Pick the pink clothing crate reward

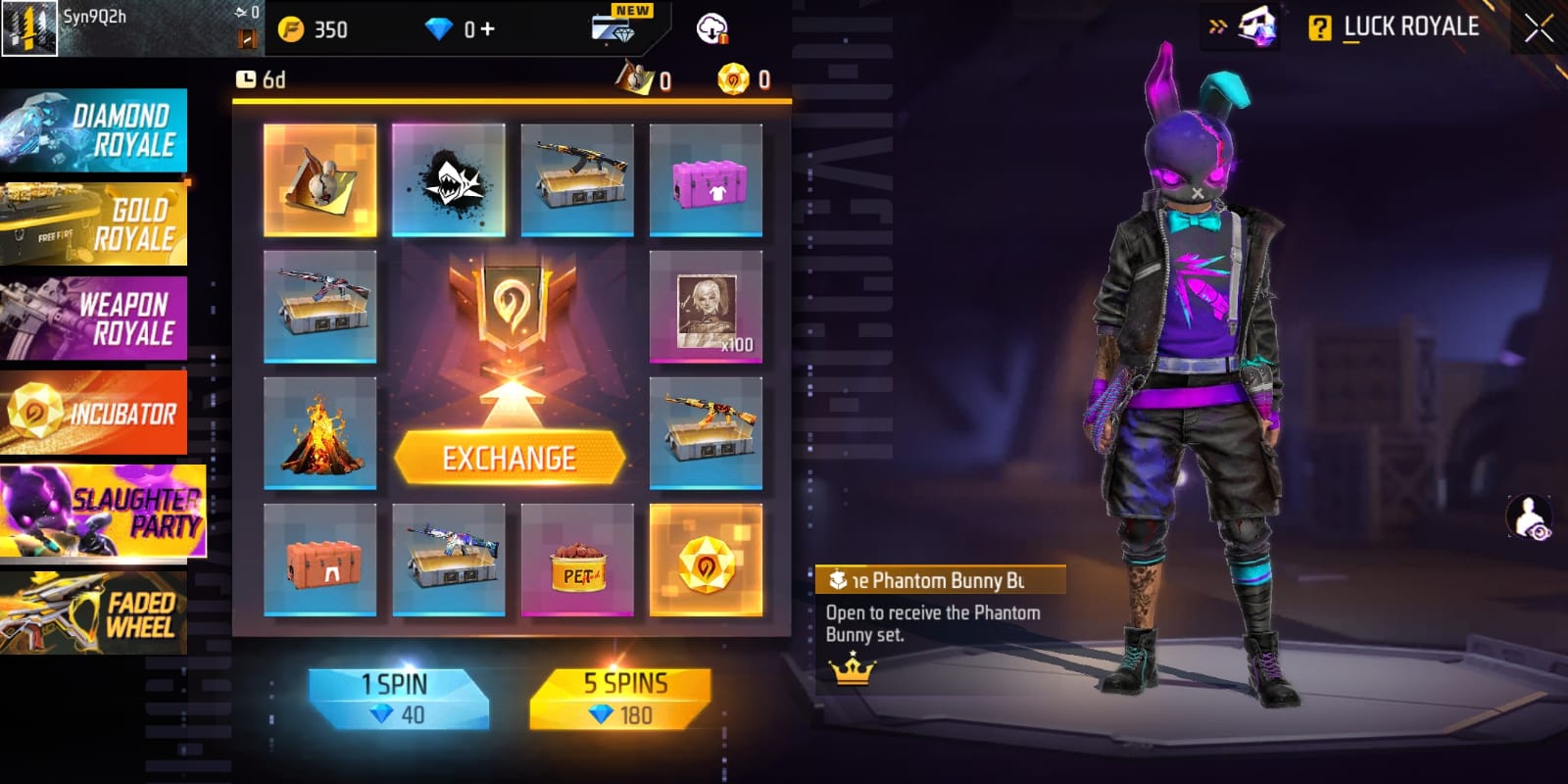tap(706, 180)
